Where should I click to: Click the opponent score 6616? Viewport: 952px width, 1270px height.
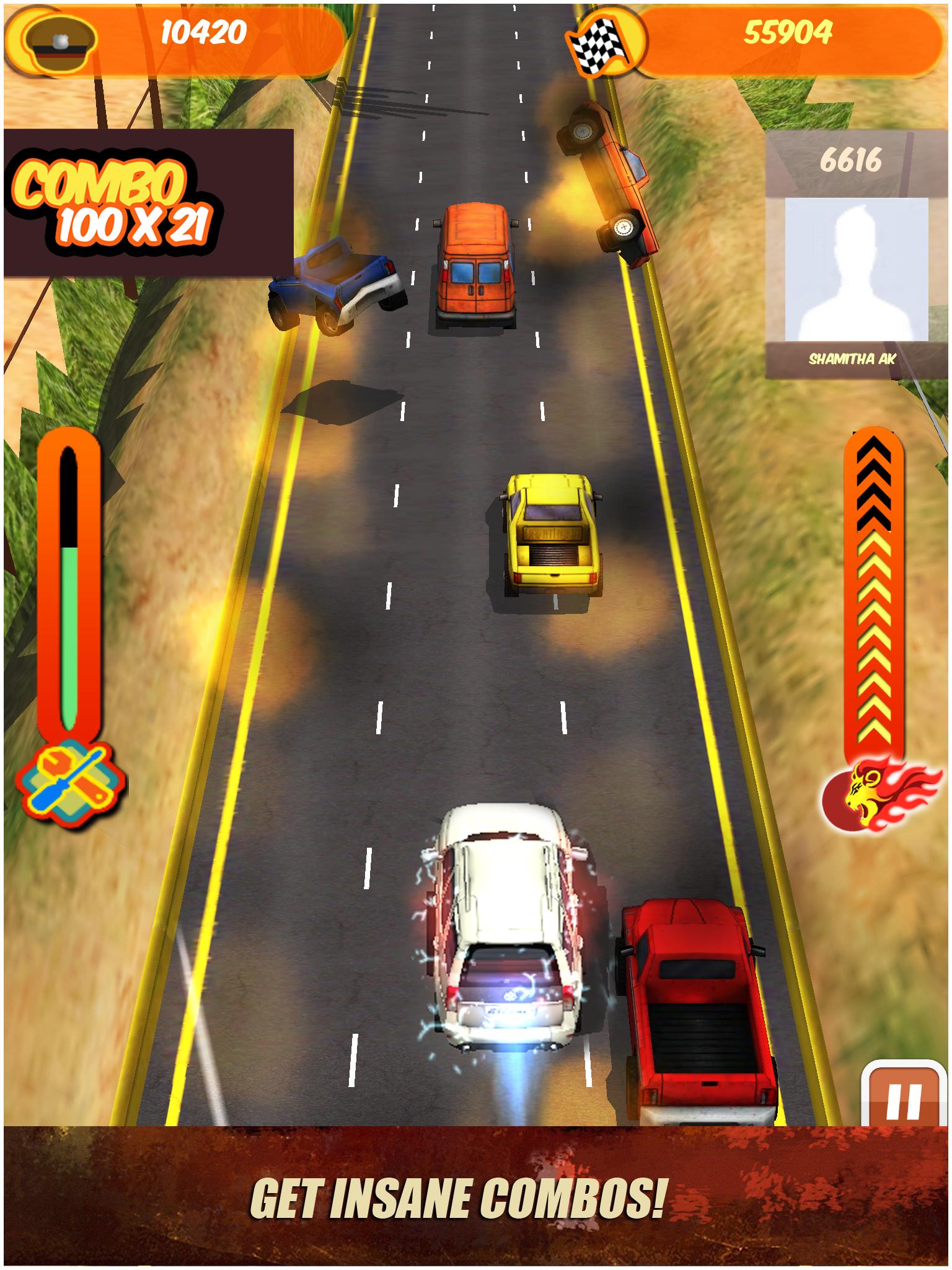click(852, 160)
